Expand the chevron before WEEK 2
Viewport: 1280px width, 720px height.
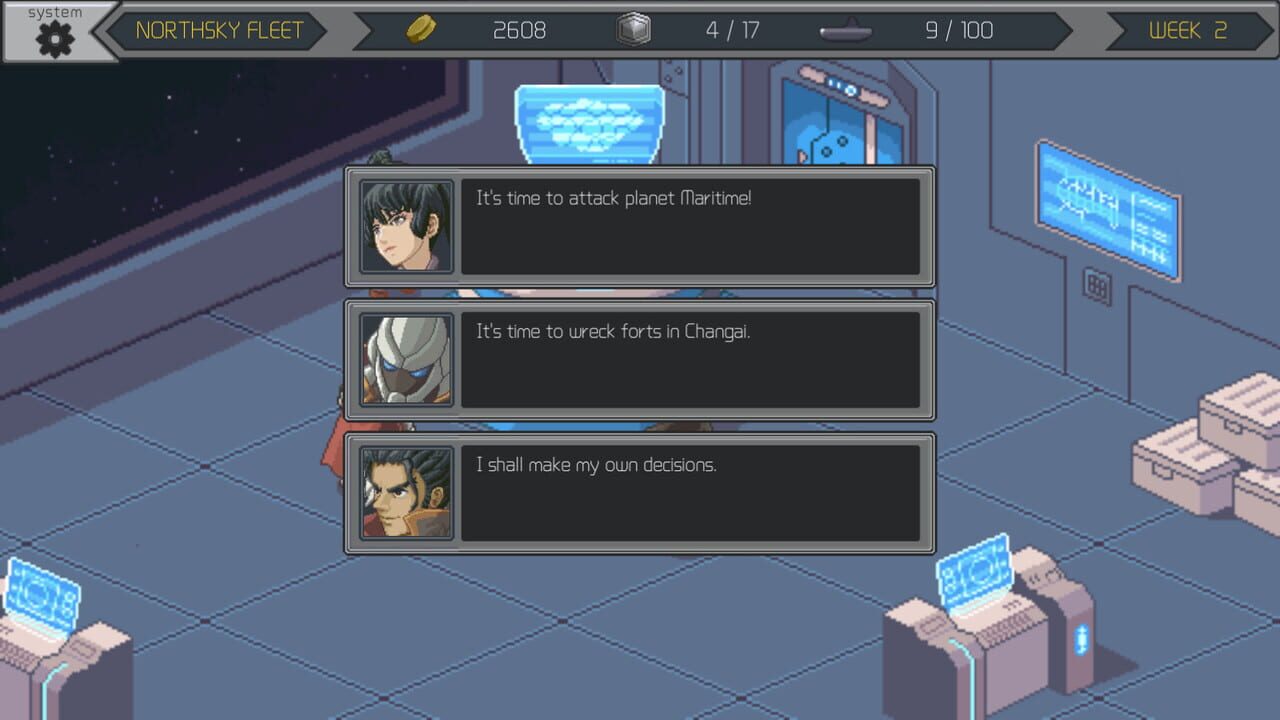click(x=1115, y=30)
